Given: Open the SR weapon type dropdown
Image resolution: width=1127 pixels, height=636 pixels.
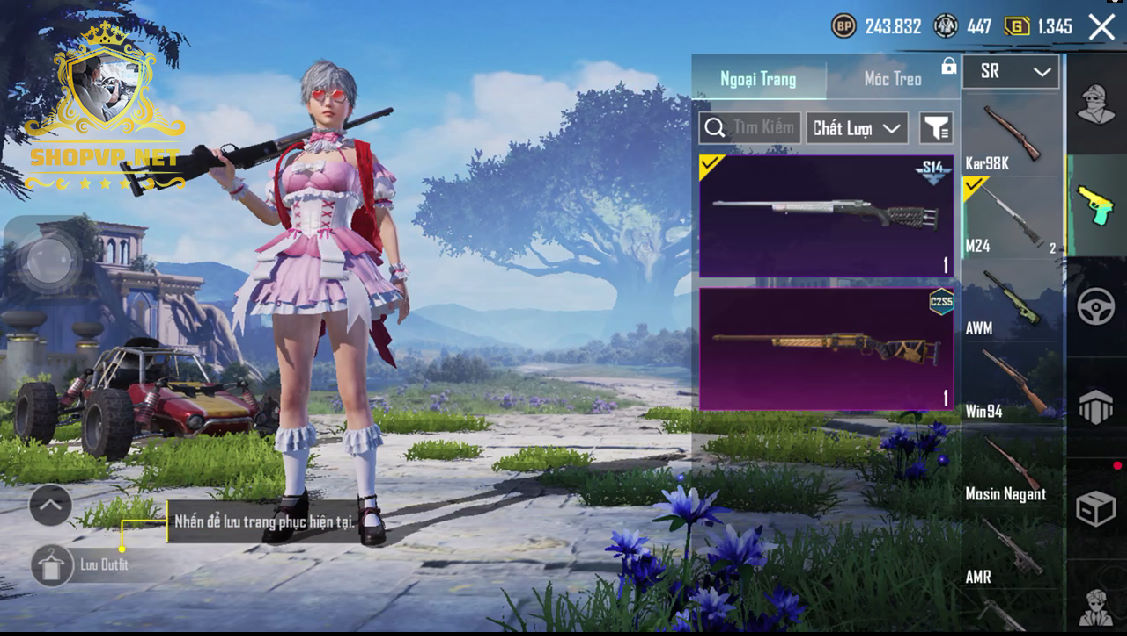Looking at the screenshot, I should pos(1010,72).
